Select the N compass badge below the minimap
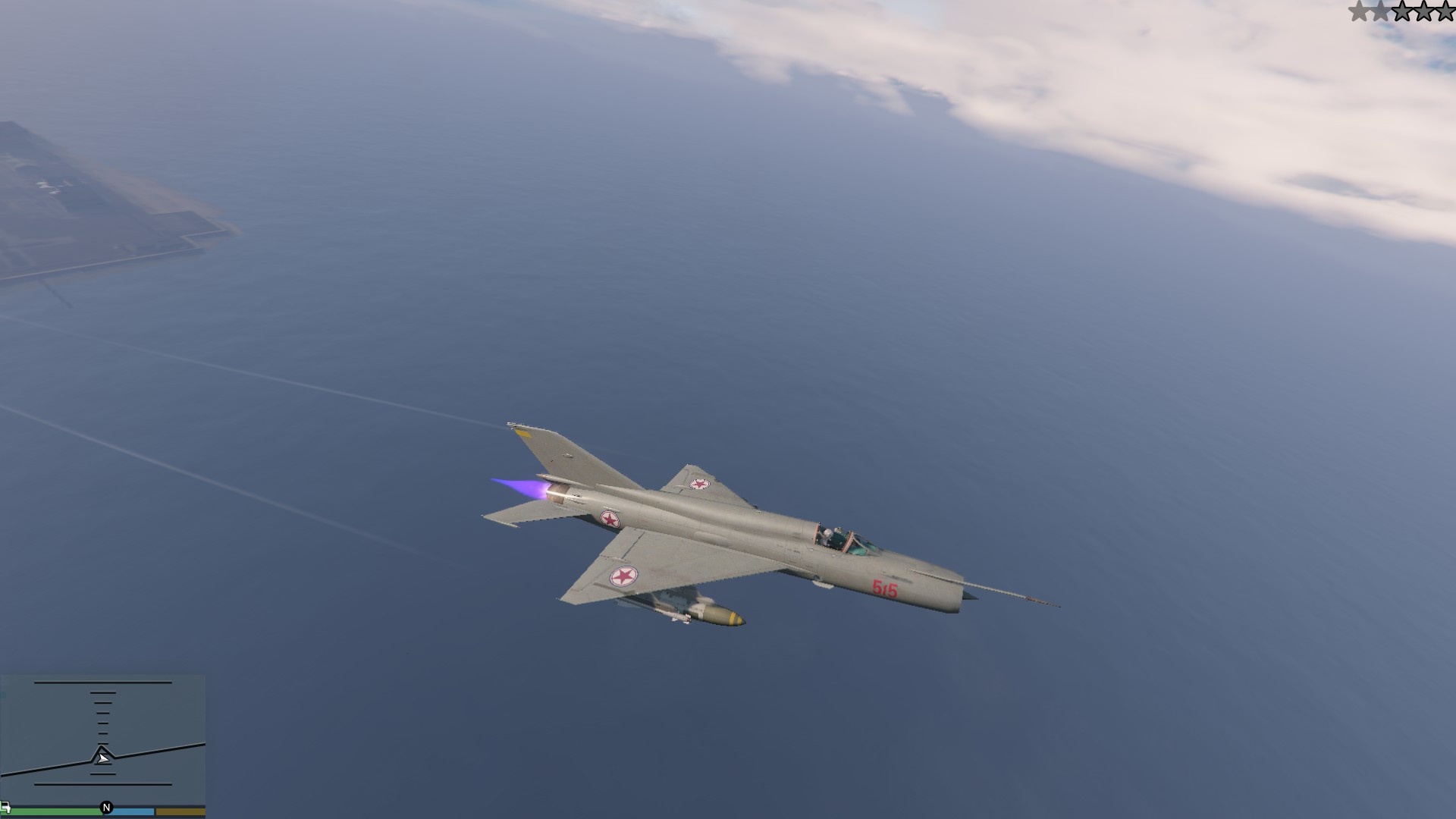Screen dimensions: 1456x819 106,808
